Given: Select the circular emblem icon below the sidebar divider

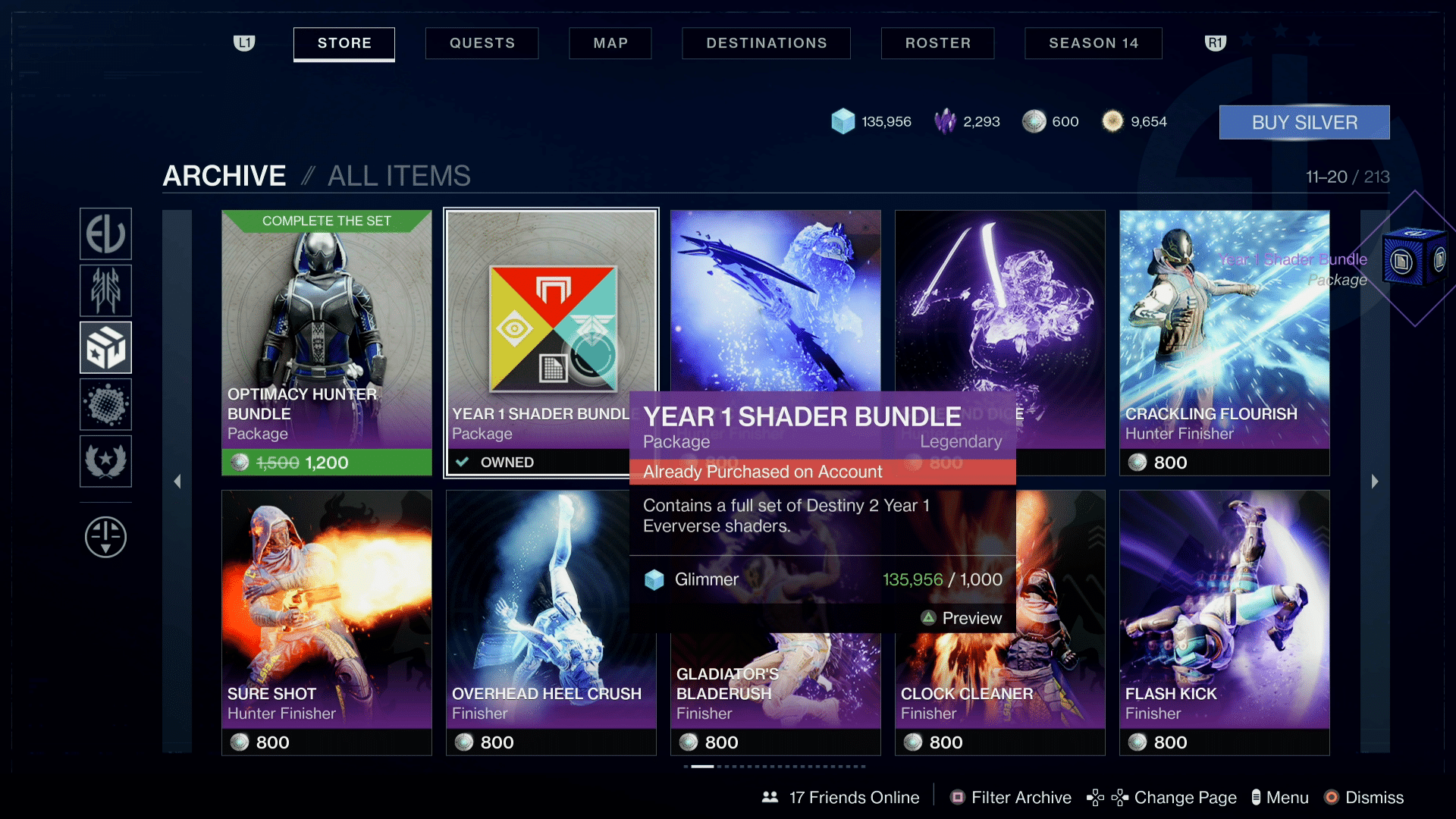Looking at the screenshot, I should click(x=105, y=537).
